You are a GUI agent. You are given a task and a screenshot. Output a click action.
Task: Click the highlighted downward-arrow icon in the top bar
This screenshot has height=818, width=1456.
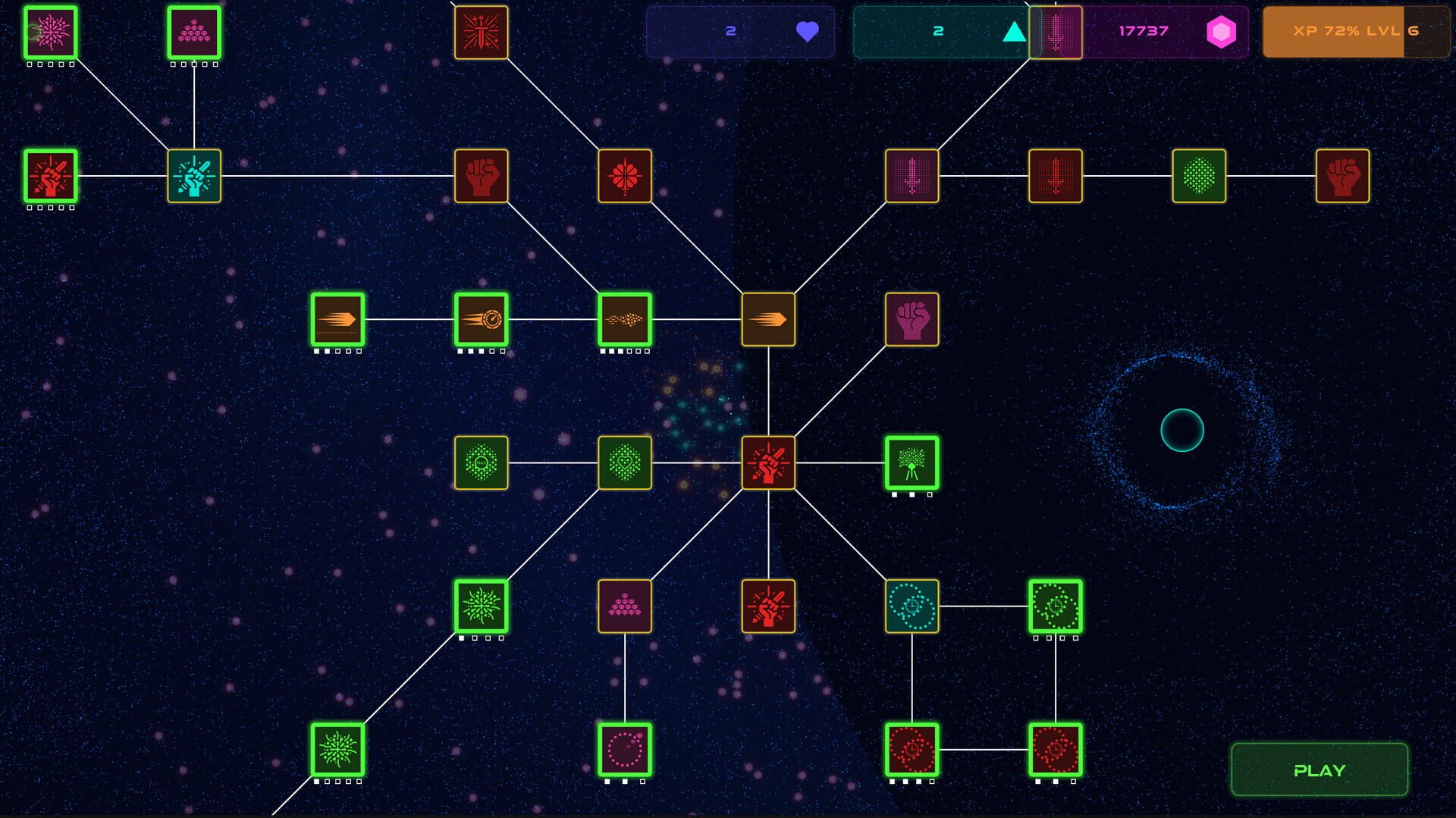point(1056,33)
